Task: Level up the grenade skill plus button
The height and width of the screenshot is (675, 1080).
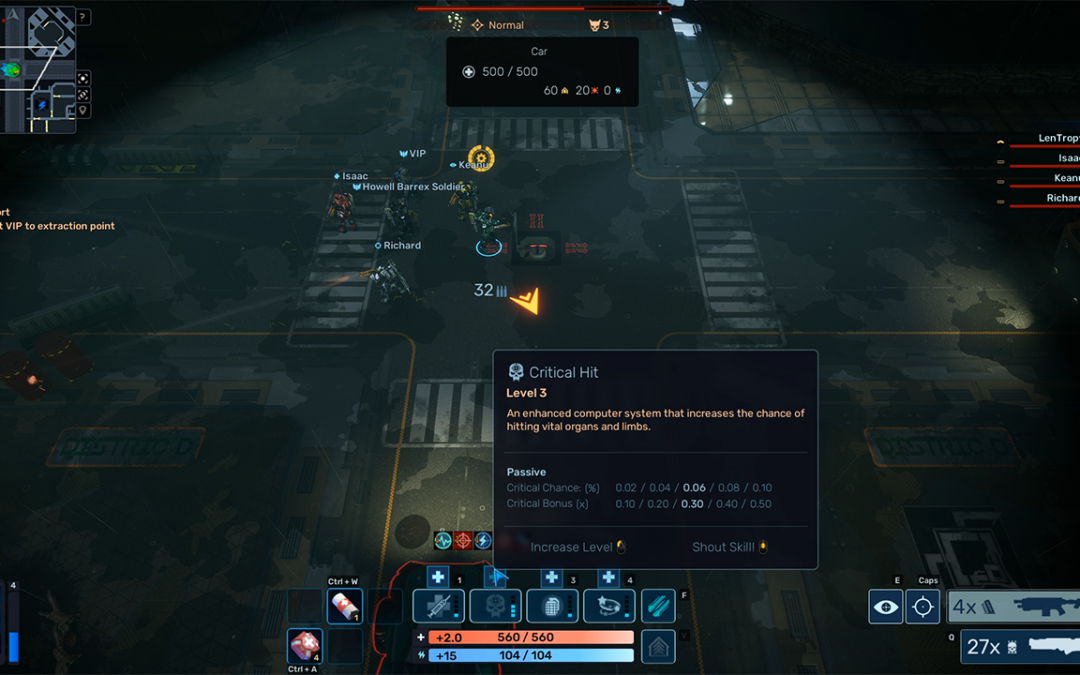Action: point(551,578)
